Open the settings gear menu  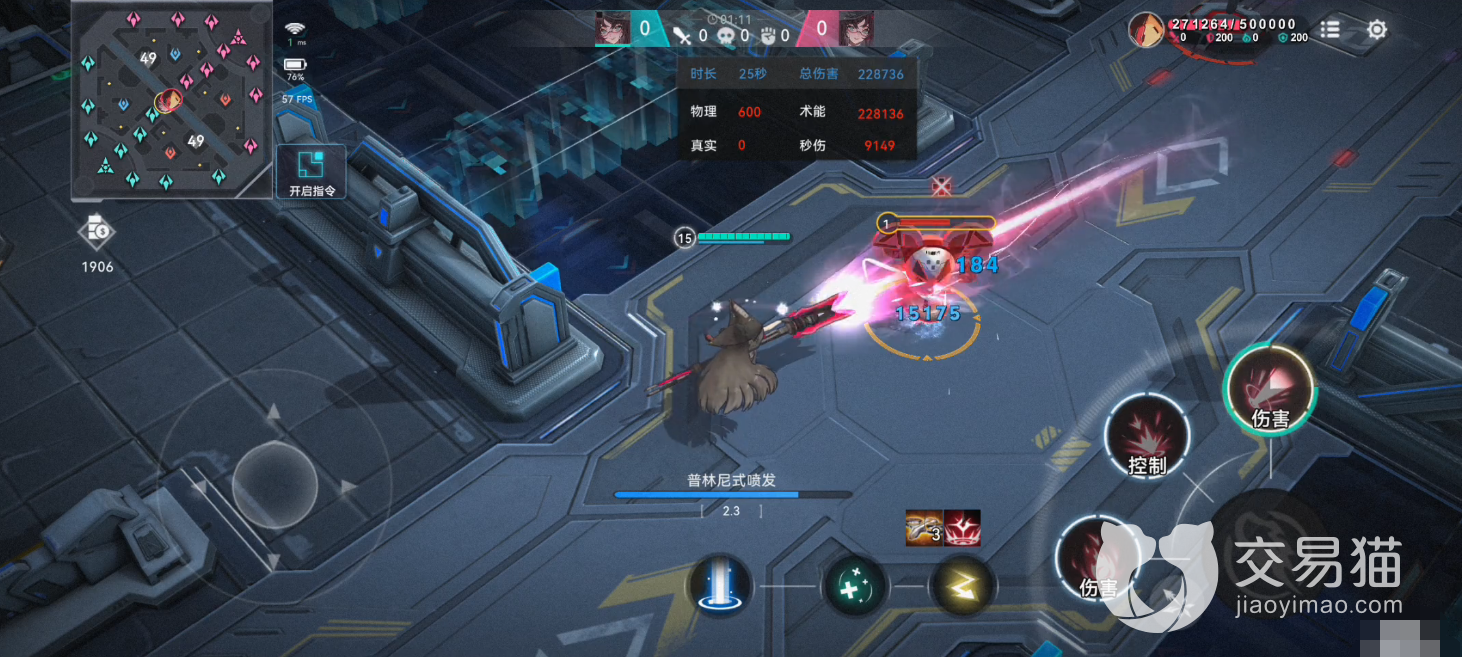coord(1377,30)
